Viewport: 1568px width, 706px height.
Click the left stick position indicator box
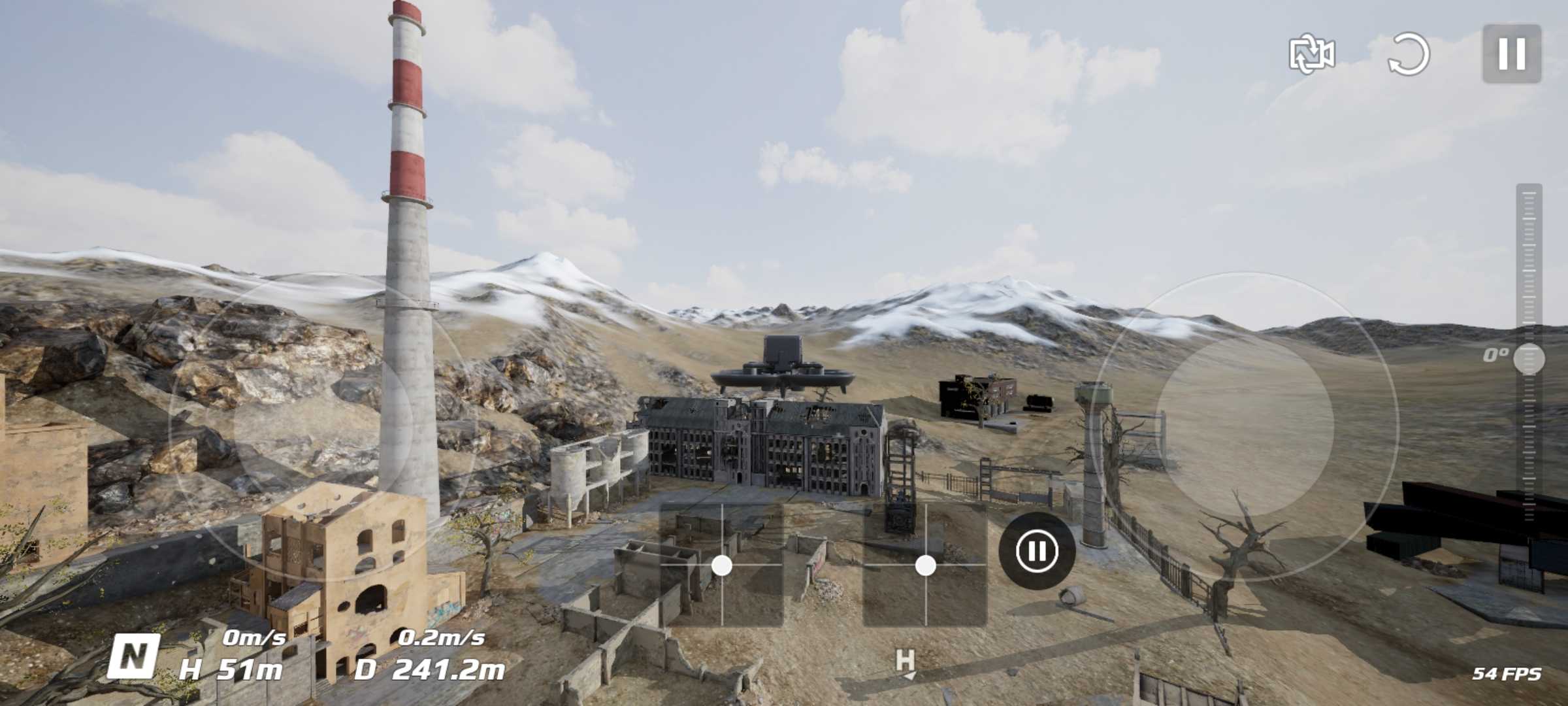coord(722,565)
